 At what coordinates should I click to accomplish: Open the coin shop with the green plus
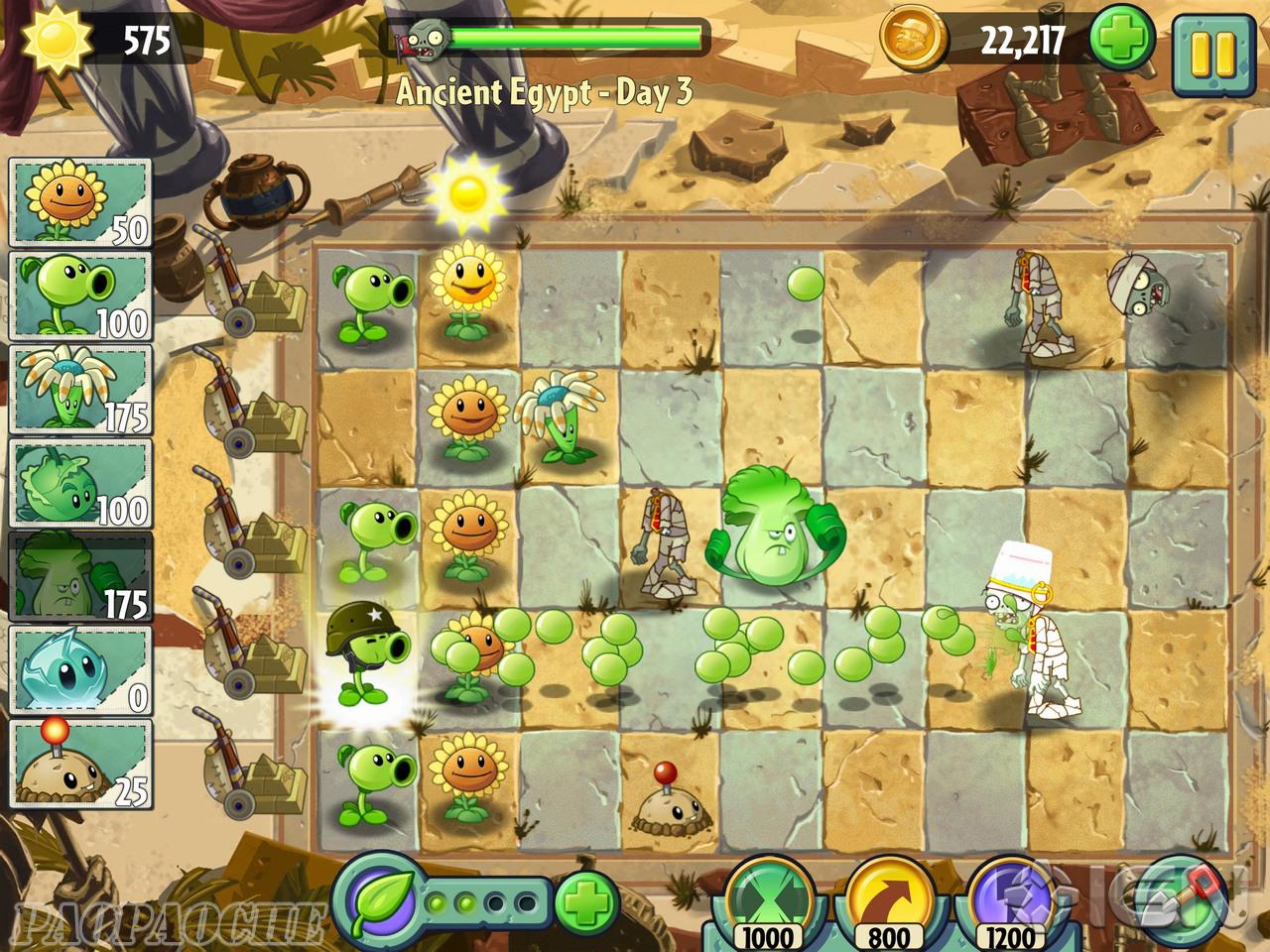[x=1124, y=42]
